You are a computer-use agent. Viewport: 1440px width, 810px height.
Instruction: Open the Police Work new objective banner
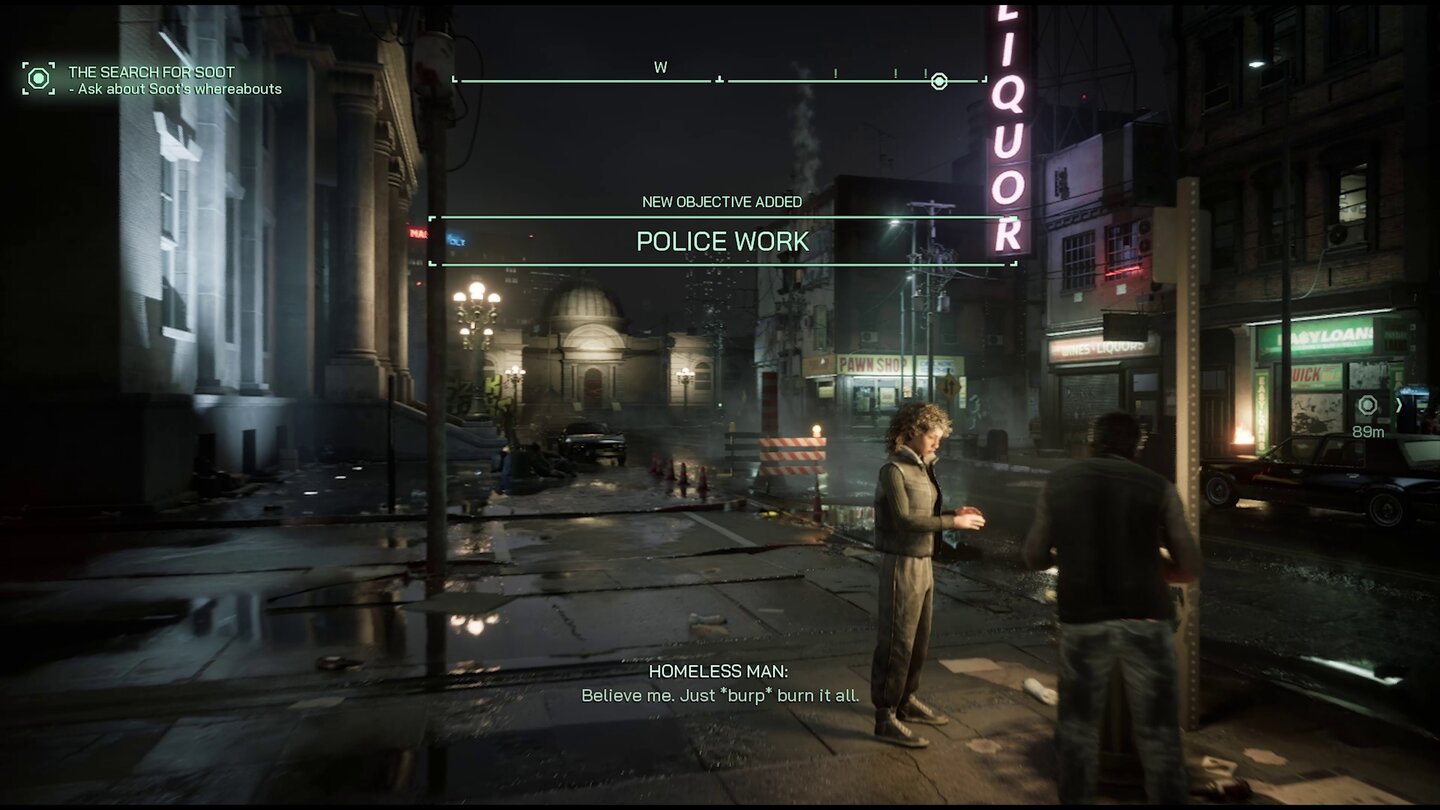click(x=722, y=242)
